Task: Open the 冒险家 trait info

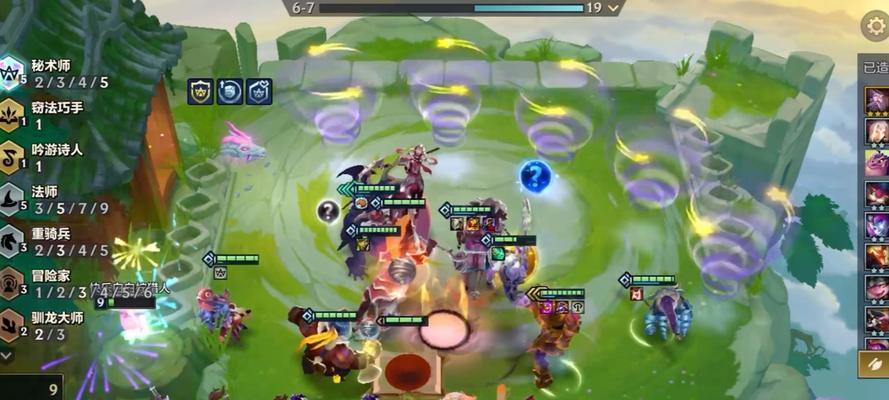Action: tap(45, 283)
